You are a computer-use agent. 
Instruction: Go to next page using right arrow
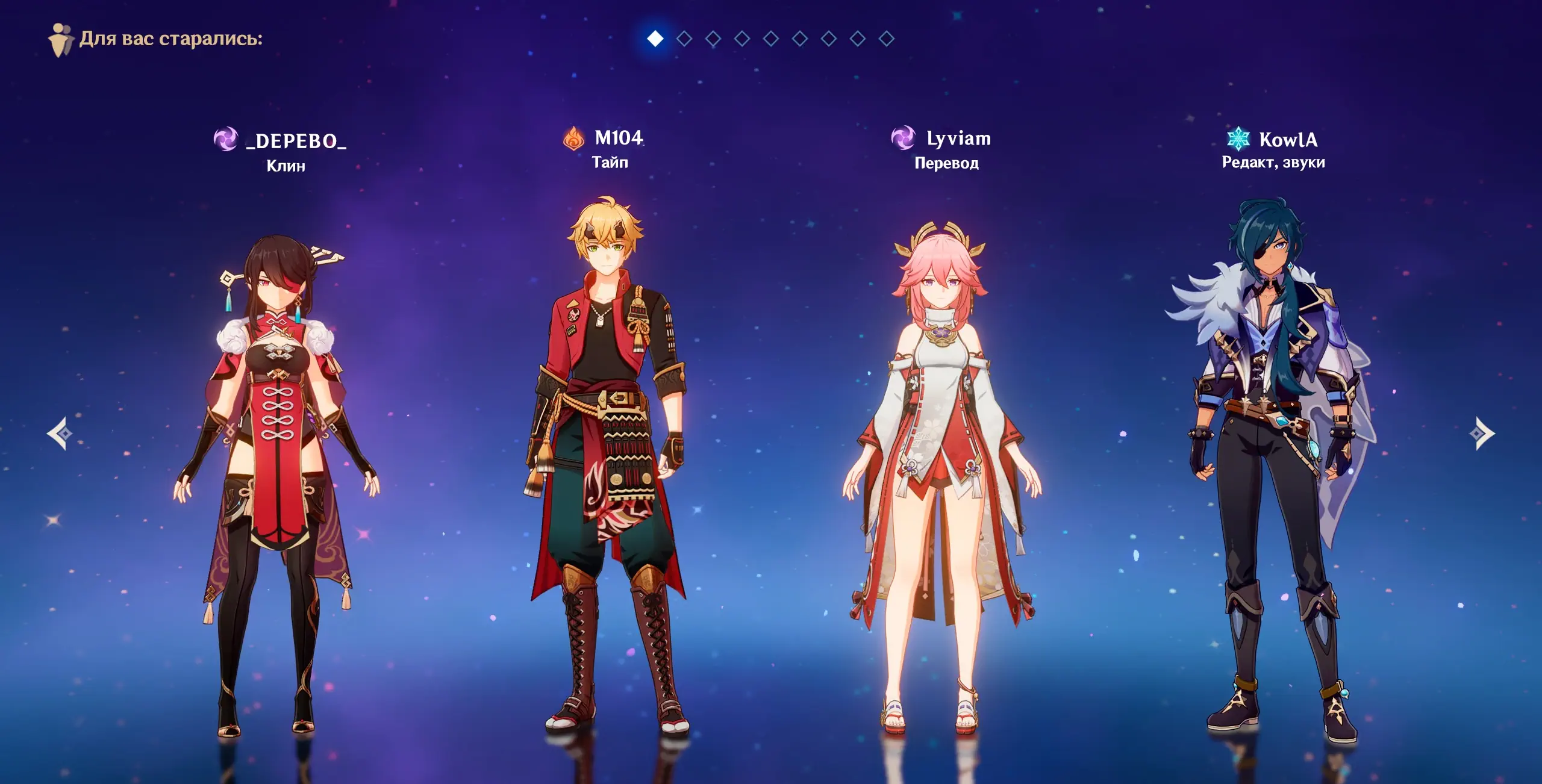click(x=1482, y=433)
